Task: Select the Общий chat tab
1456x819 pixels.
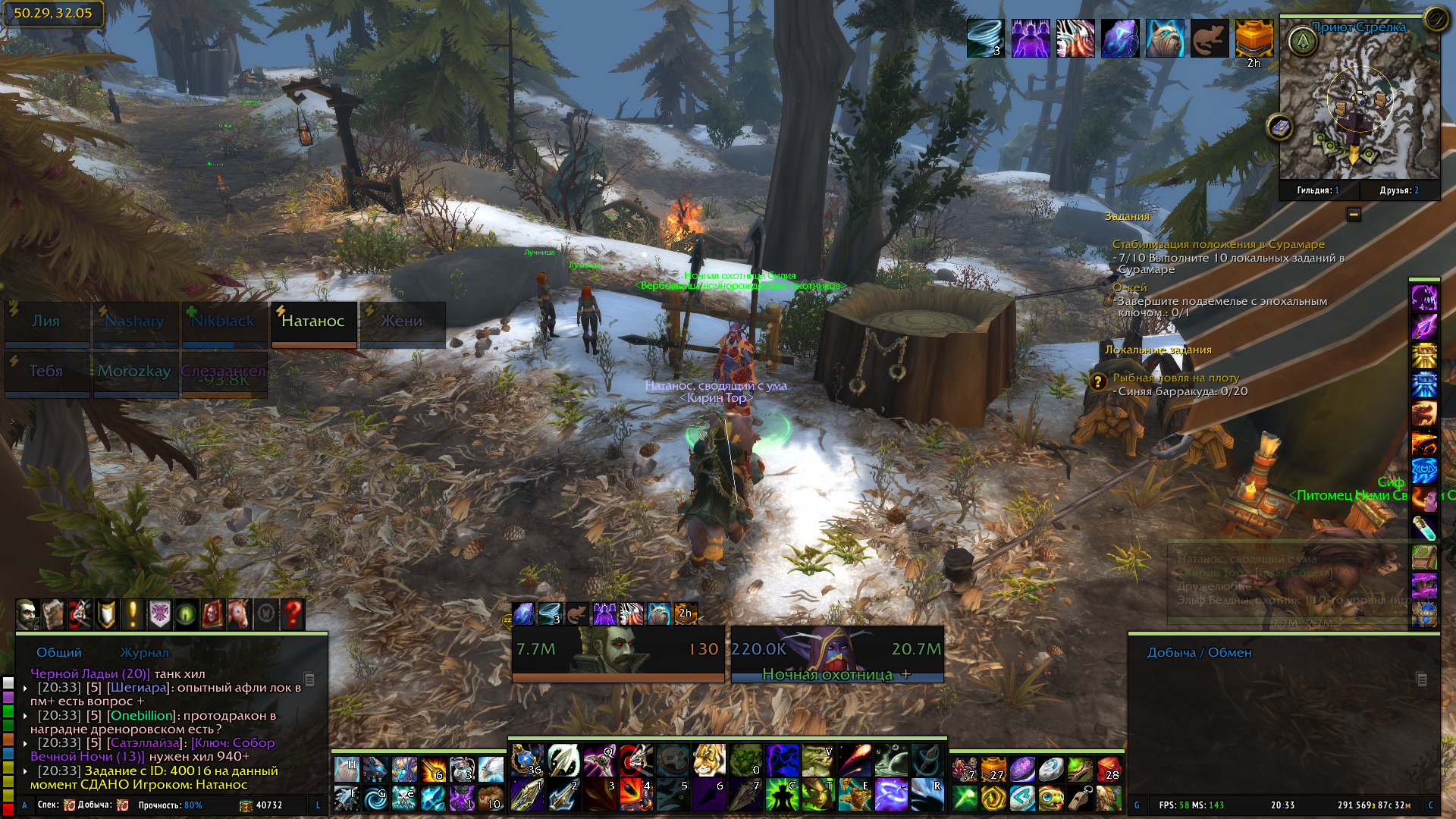Action: pyautogui.click(x=59, y=652)
